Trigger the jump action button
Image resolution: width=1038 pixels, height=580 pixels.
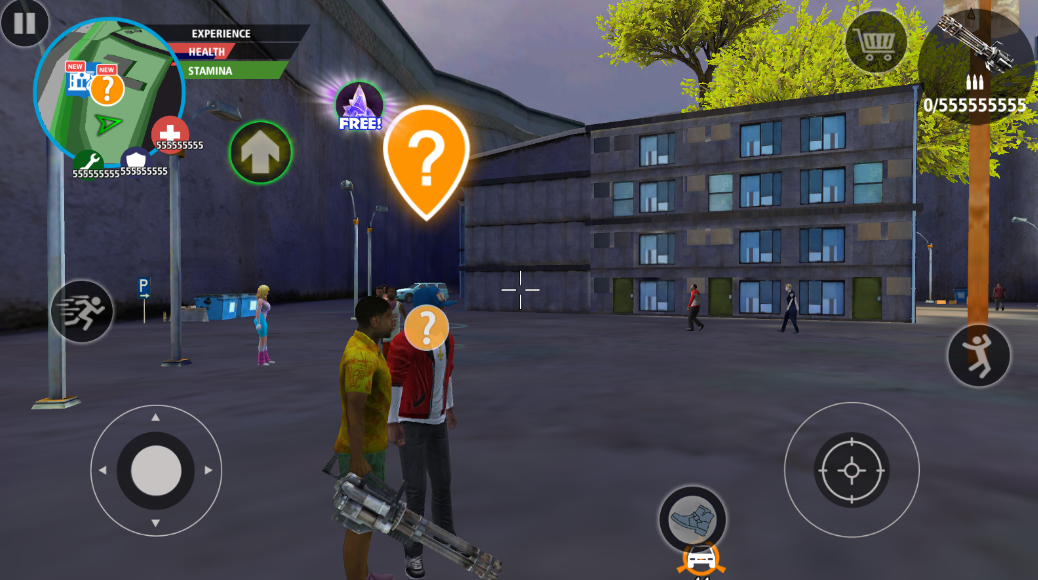tap(979, 356)
